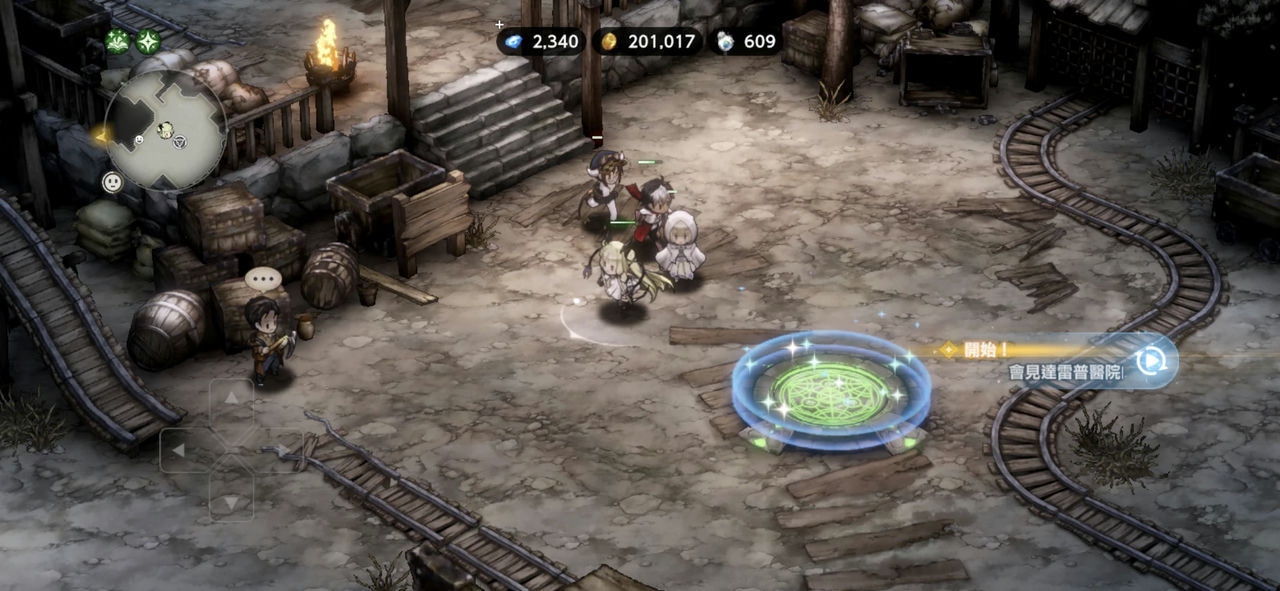Tap the plus sign to add blue gems
The image size is (1280, 591).
click(499, 24)
